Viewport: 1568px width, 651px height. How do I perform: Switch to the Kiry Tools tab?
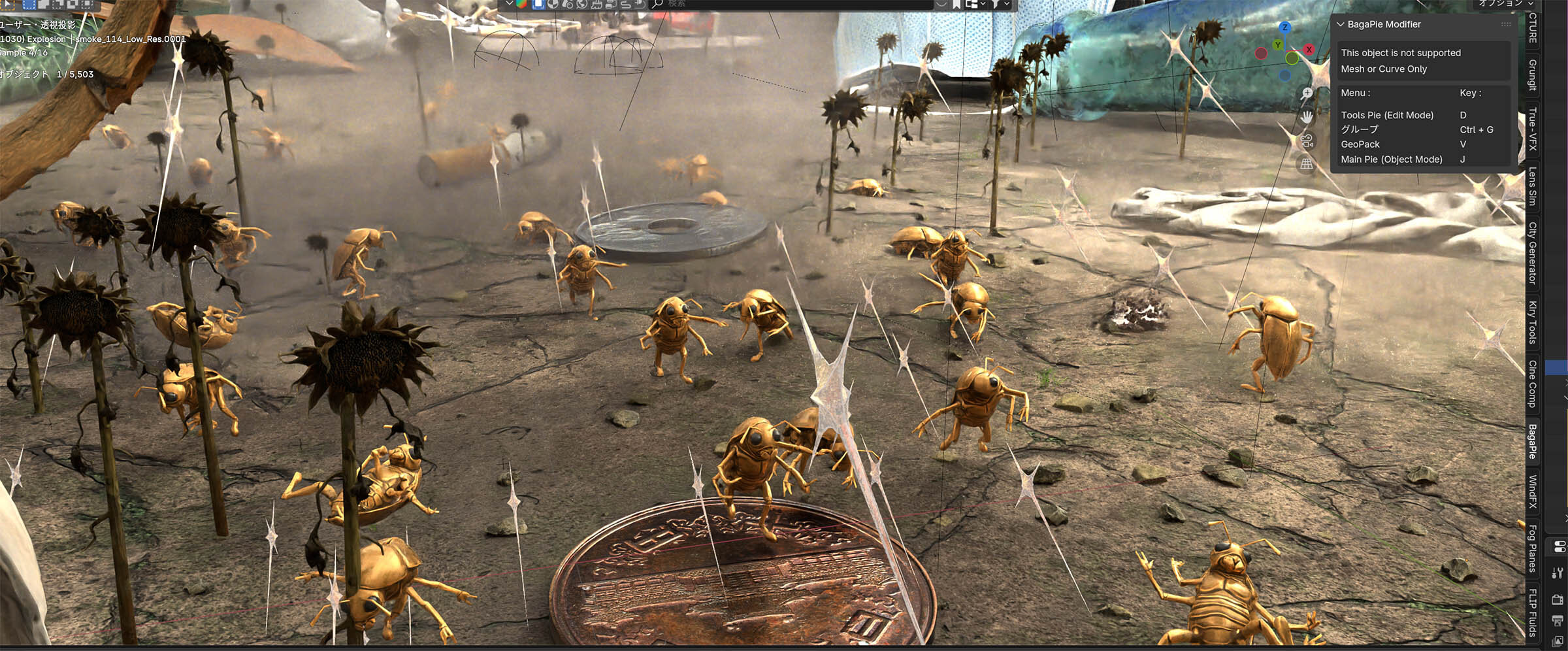tap(1532, 322)
